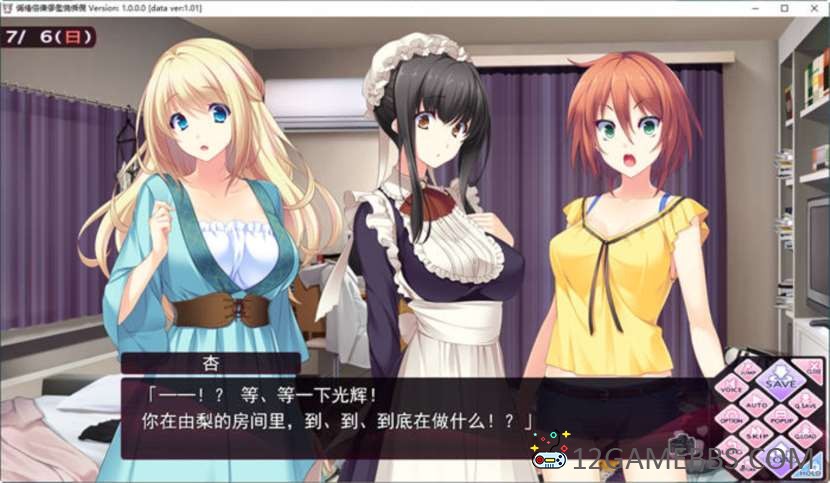Open the OPTION settings
Viewport: 830px width, 483px height.
(x=731, y=420)
